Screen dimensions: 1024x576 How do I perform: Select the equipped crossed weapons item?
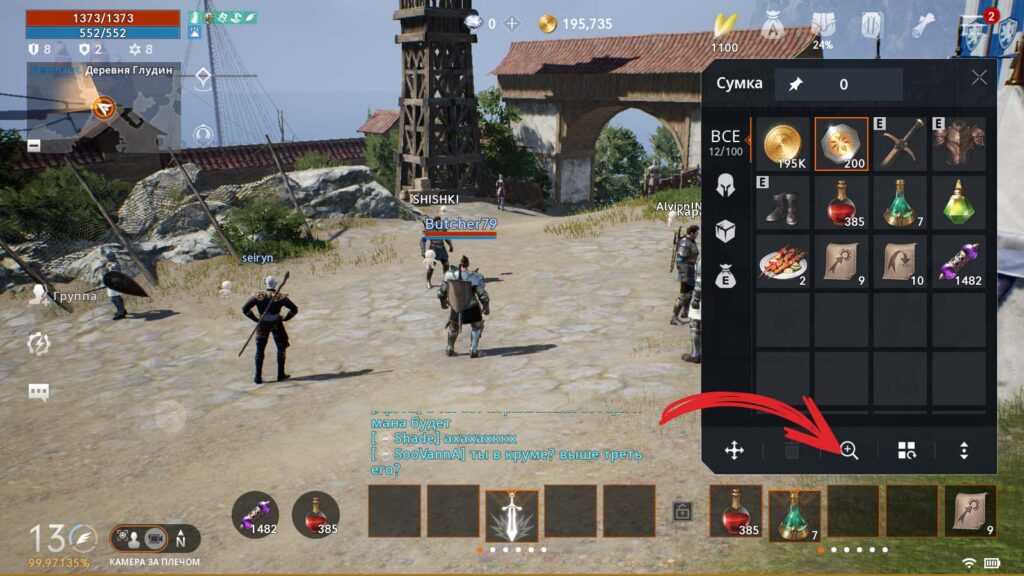coord(900,144)
